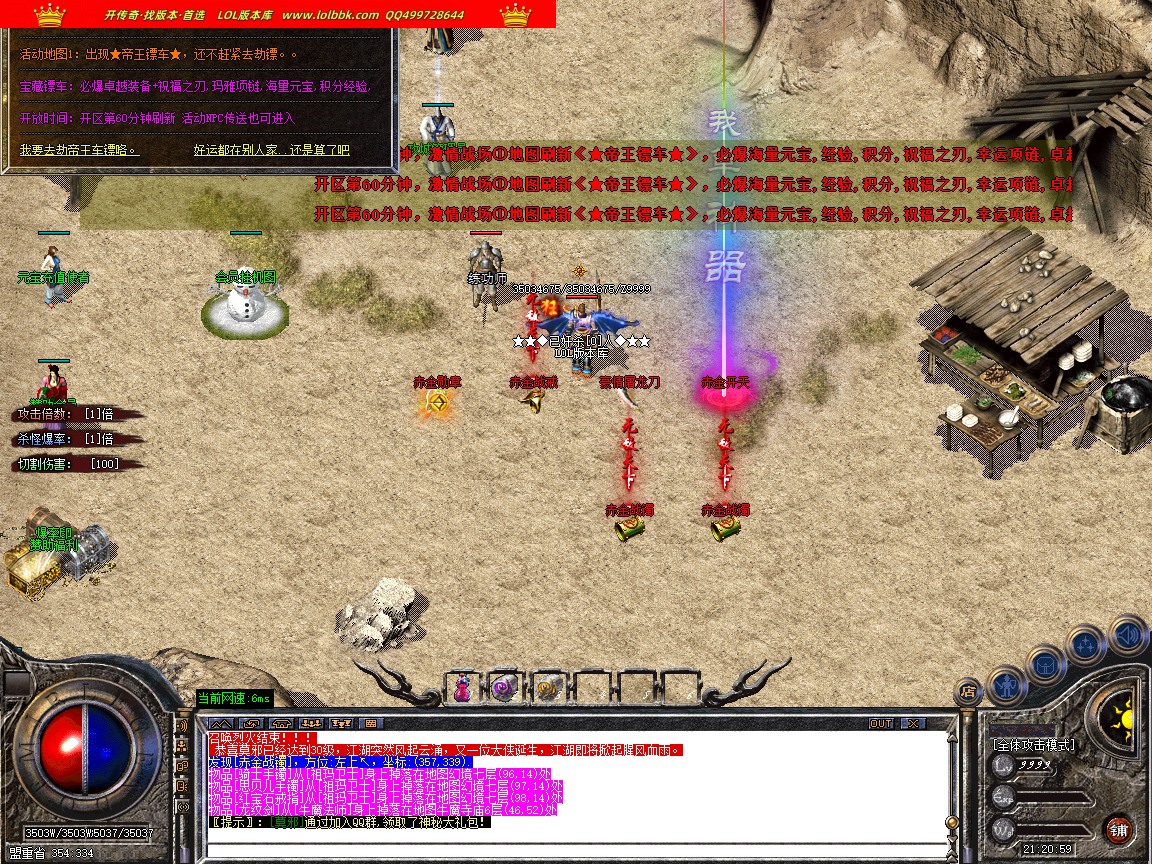Open the 店 shop button

tap(967, 690)
